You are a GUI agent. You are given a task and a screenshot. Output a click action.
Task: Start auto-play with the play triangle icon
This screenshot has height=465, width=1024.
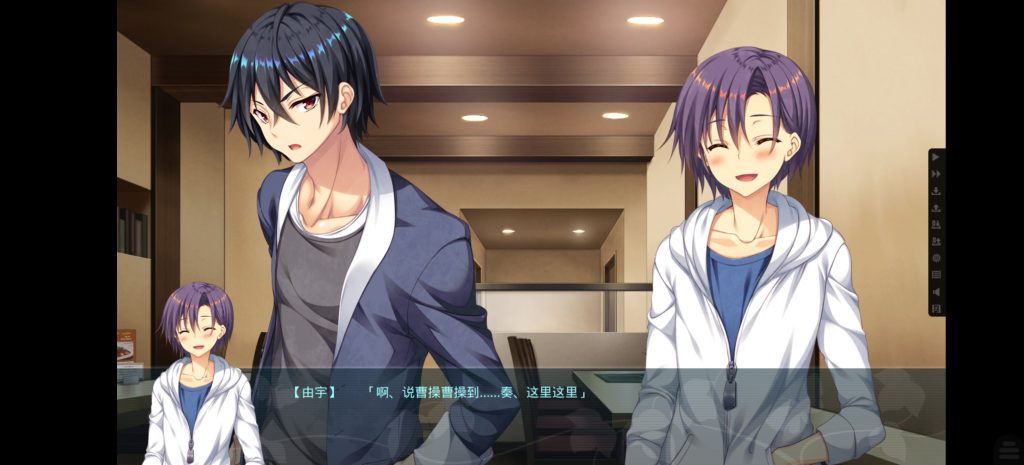pyautogui.click(x=936, y=157)
